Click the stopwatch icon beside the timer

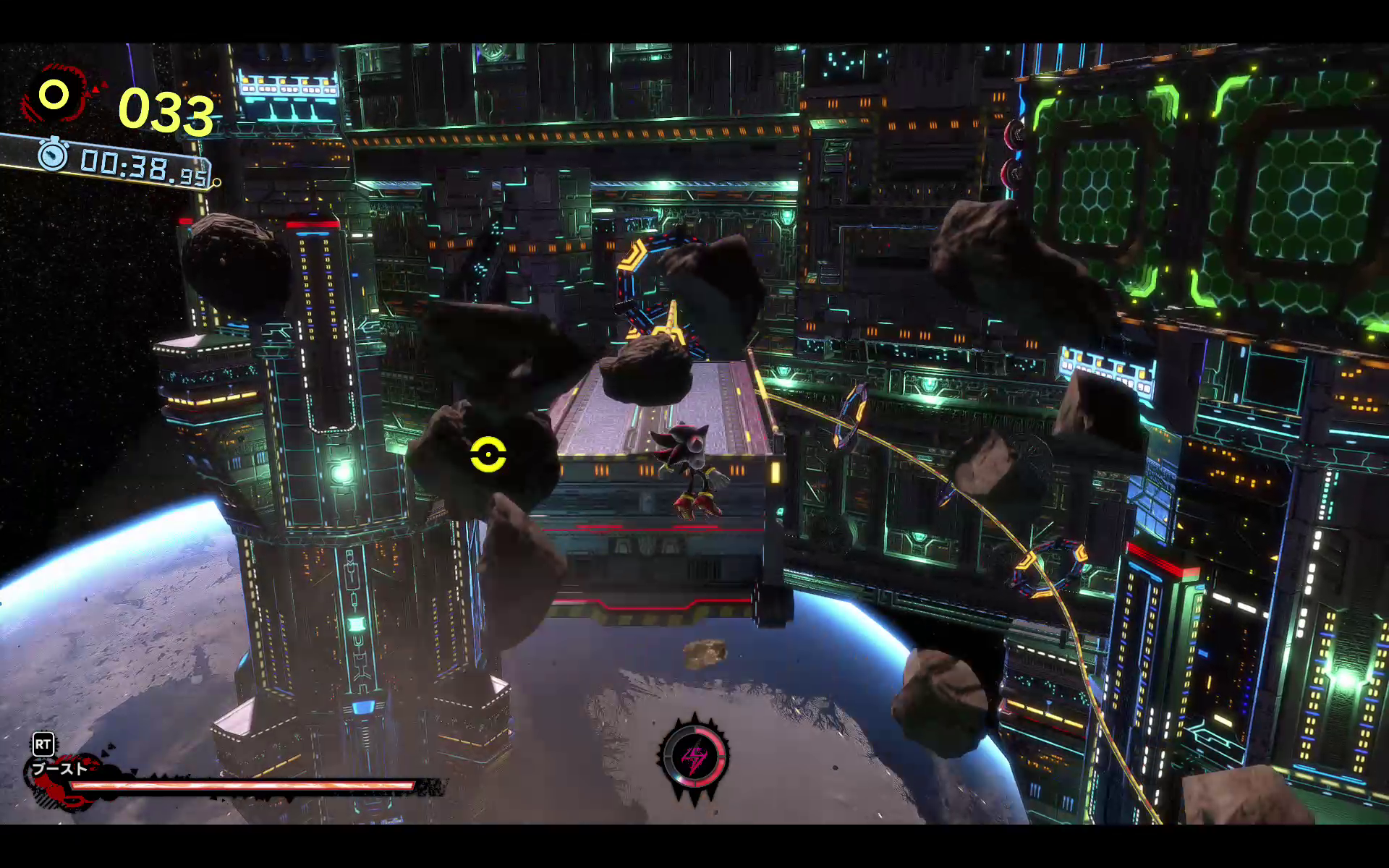[x=53, y=155]
